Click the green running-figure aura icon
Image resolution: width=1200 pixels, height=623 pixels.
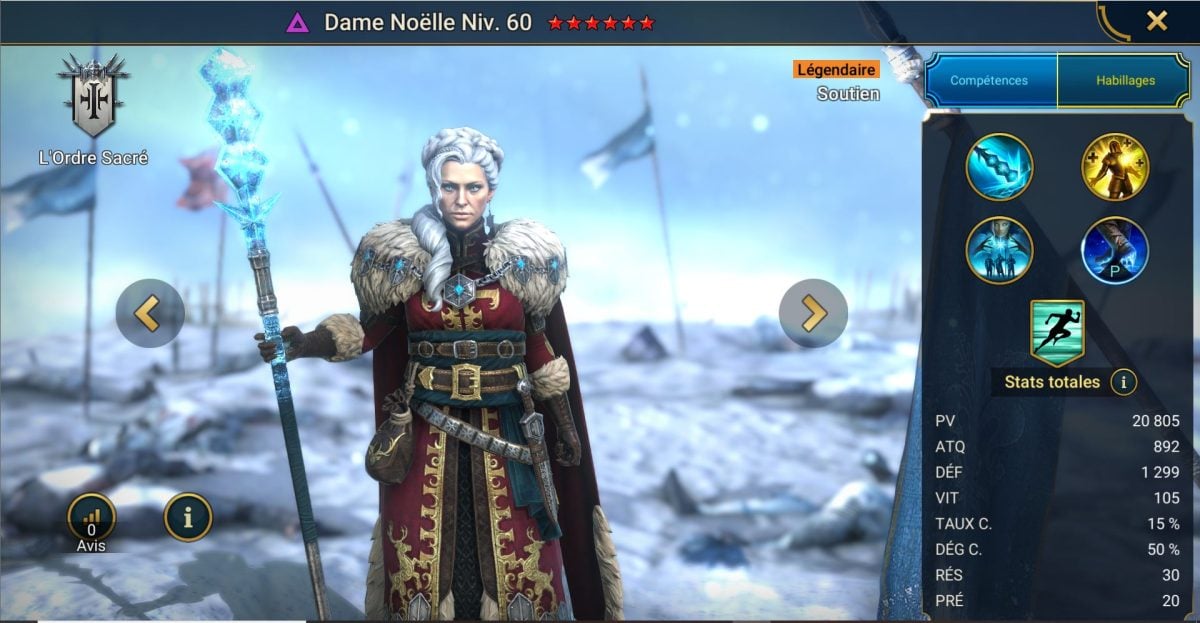1057,332
